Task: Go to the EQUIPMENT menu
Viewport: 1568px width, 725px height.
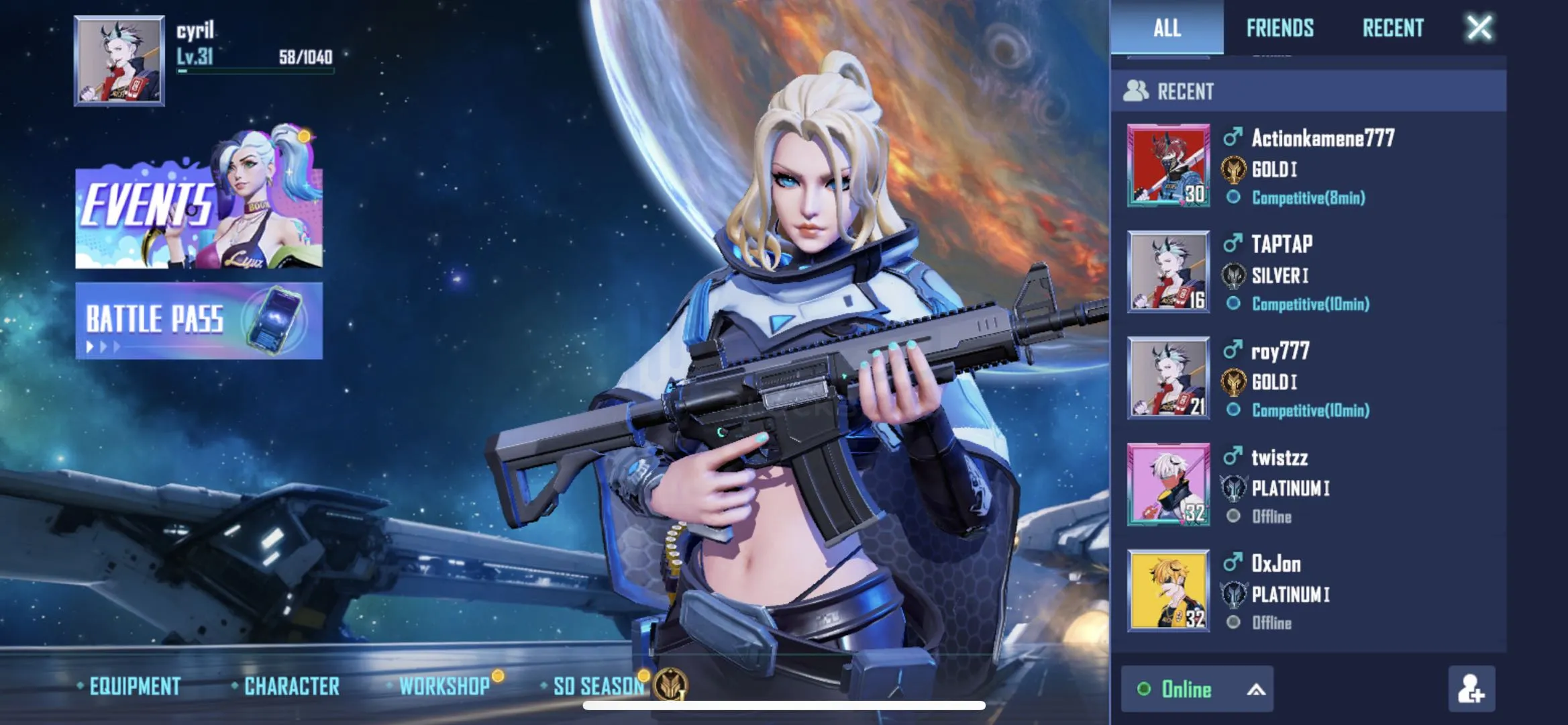Action: [x=134, y=686]
